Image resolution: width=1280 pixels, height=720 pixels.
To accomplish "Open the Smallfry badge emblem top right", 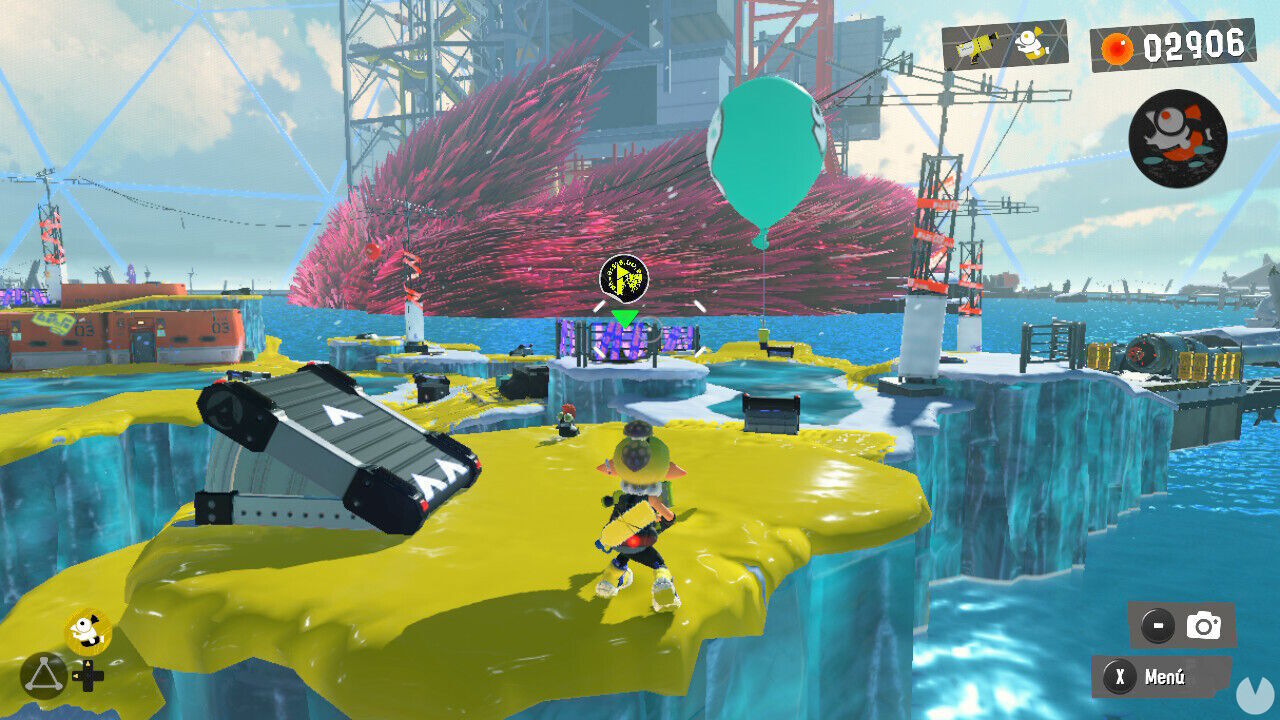I will click(1180, 137).
